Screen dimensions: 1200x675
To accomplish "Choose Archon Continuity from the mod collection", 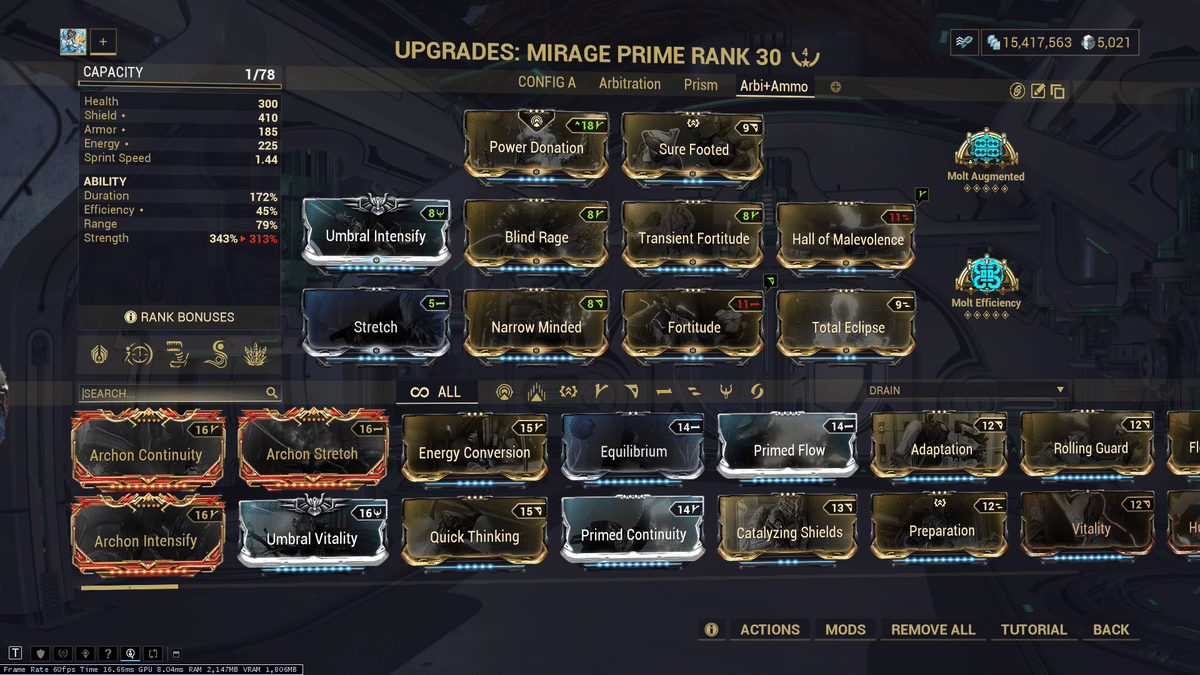I will pos(146,454).
